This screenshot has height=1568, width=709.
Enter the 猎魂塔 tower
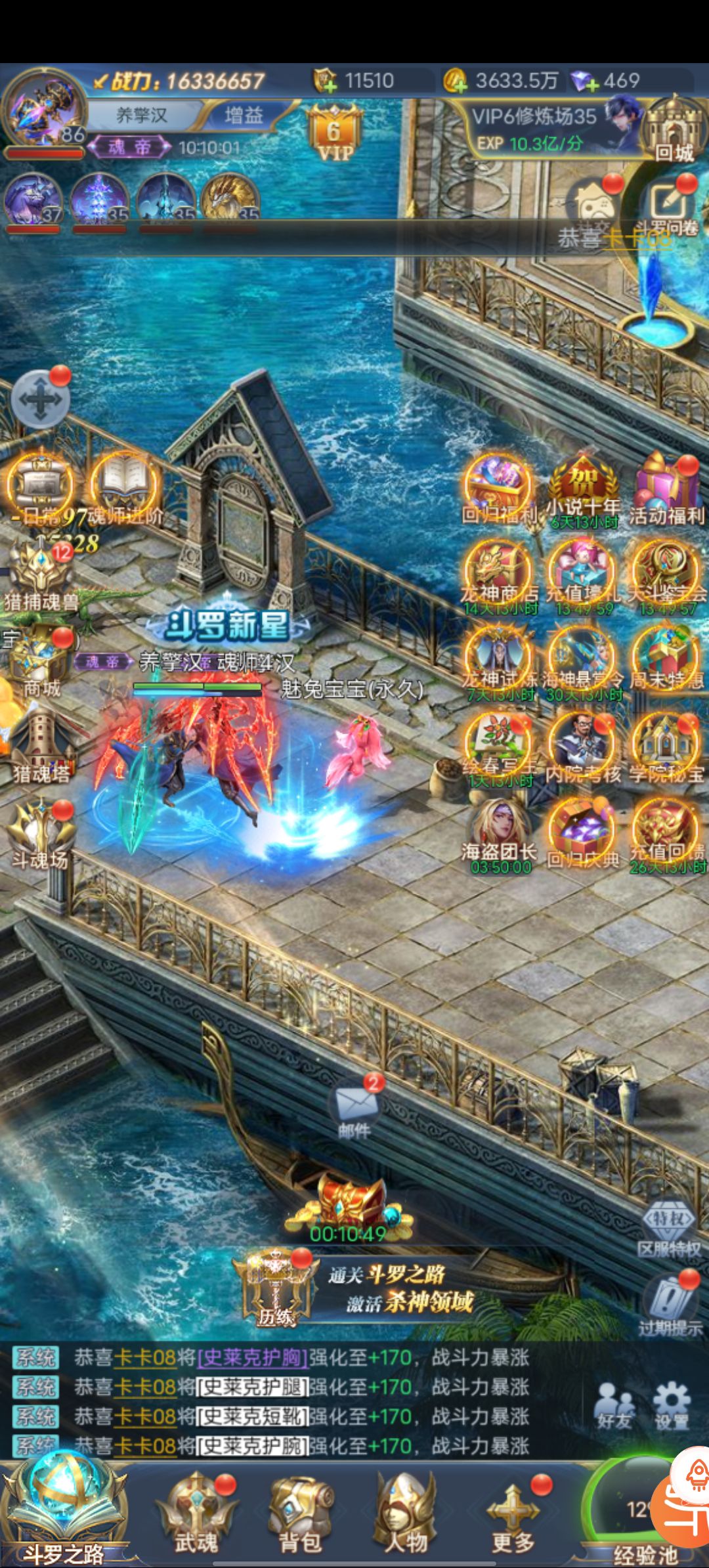point(41,745)
